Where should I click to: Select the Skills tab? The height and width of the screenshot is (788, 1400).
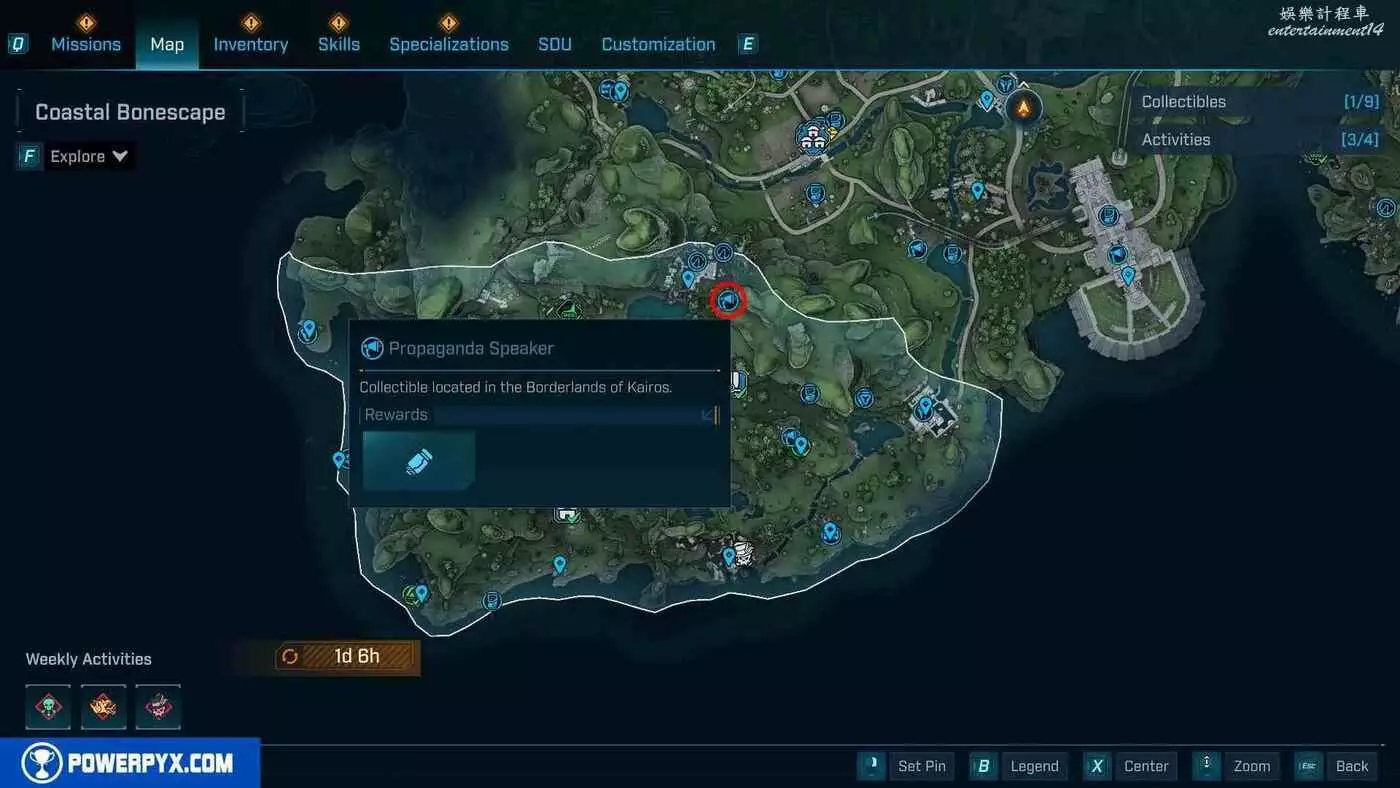339,44
